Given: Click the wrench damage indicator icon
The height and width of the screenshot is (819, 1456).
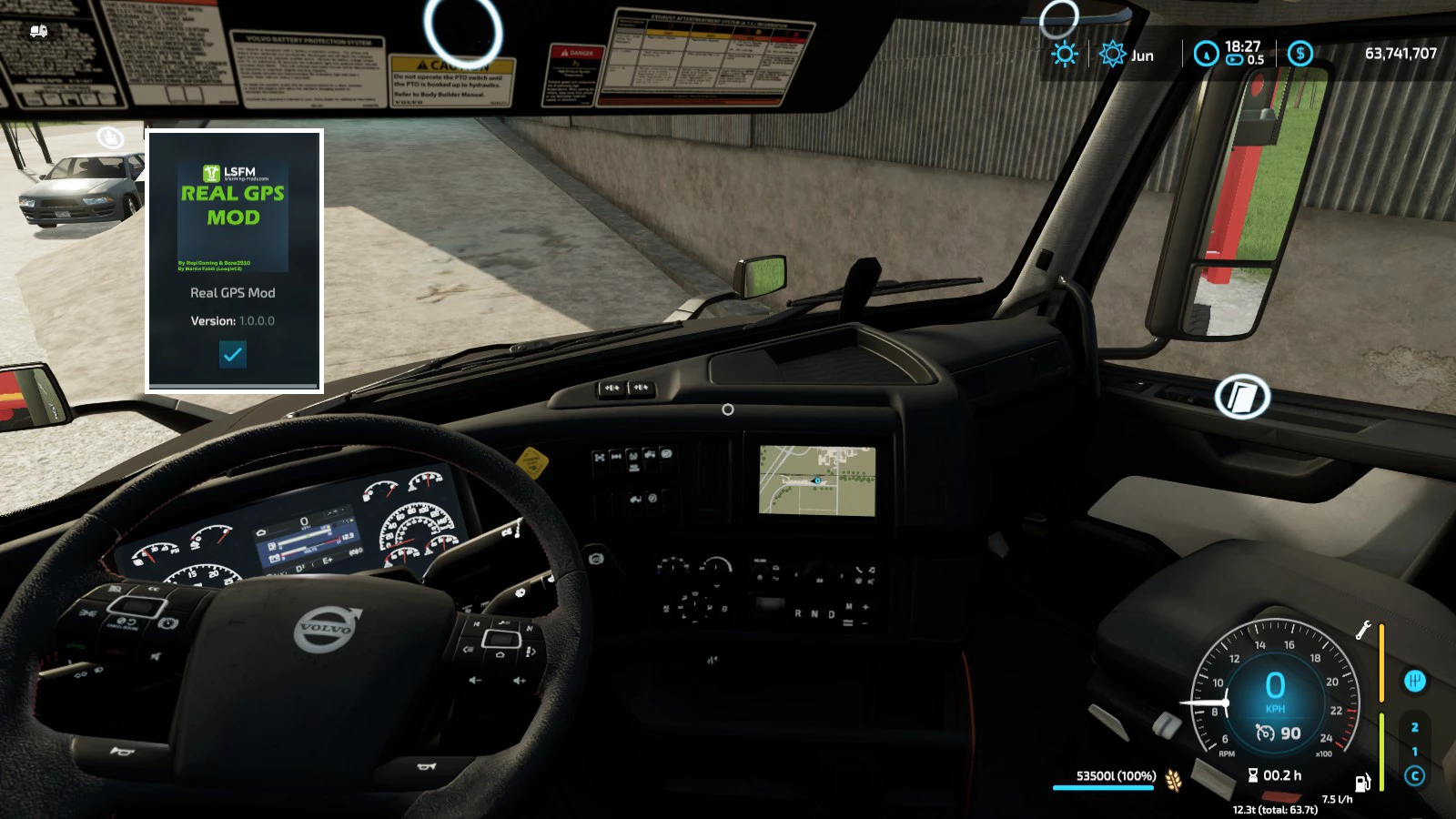Looking at the screenshot, I should point(1363,630).
